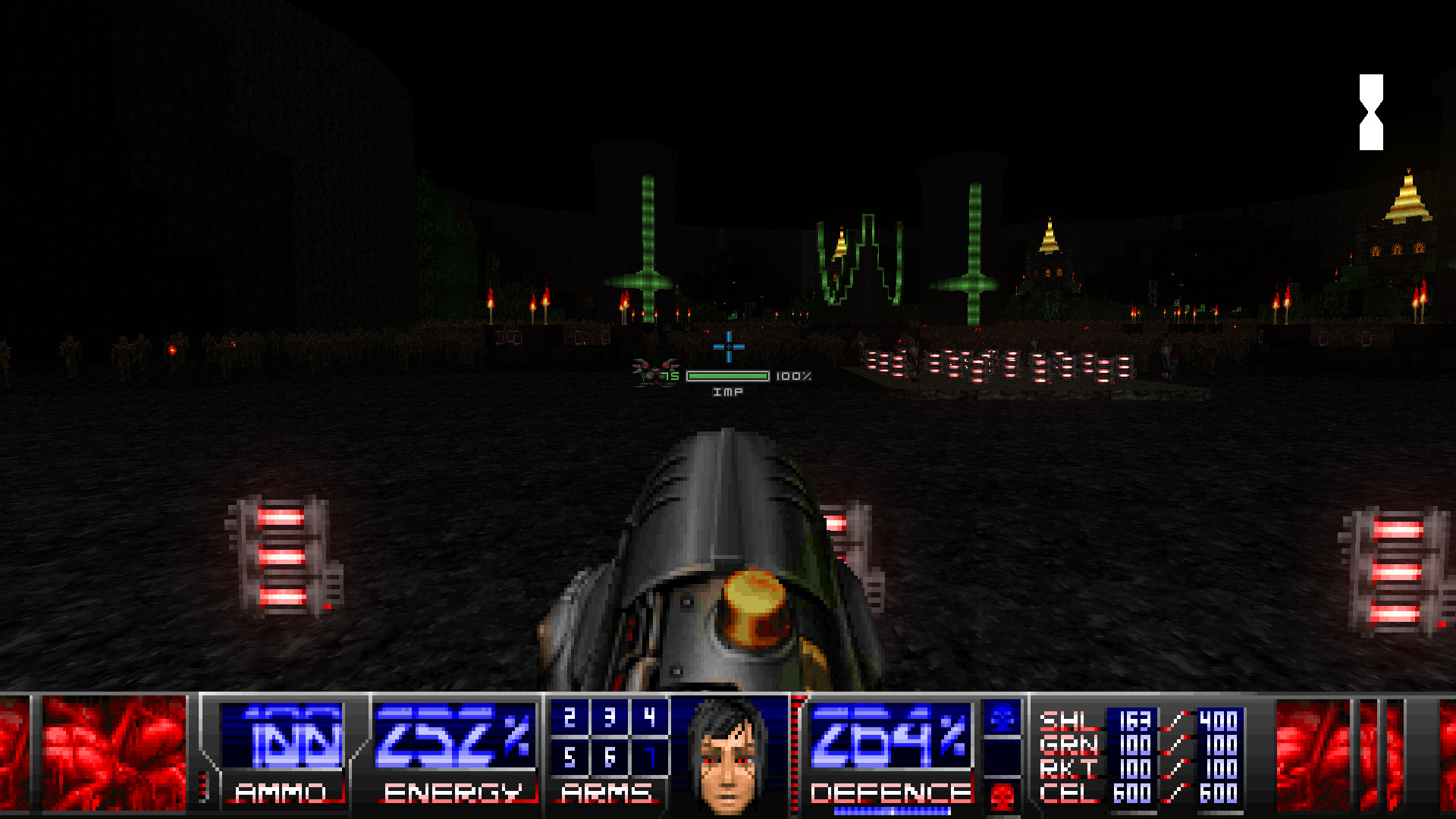1456x819 pixels.
Task: Switch to weapon slot 5 in ARMS
Action: [x=570, y=757]
